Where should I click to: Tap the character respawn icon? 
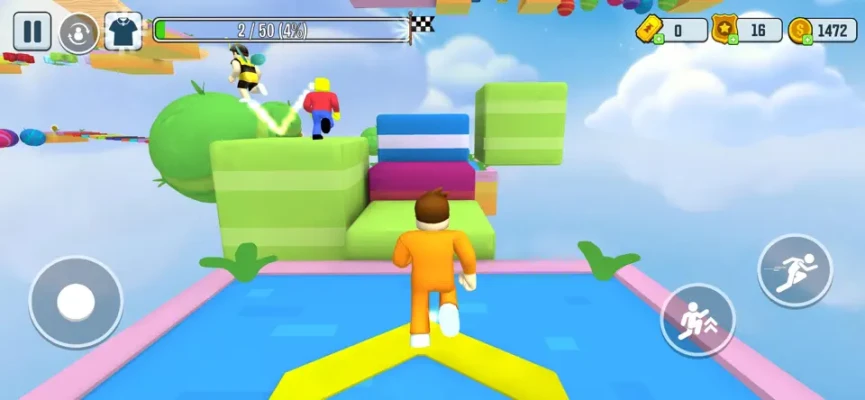pyautogui.click(x=78, y=32)
